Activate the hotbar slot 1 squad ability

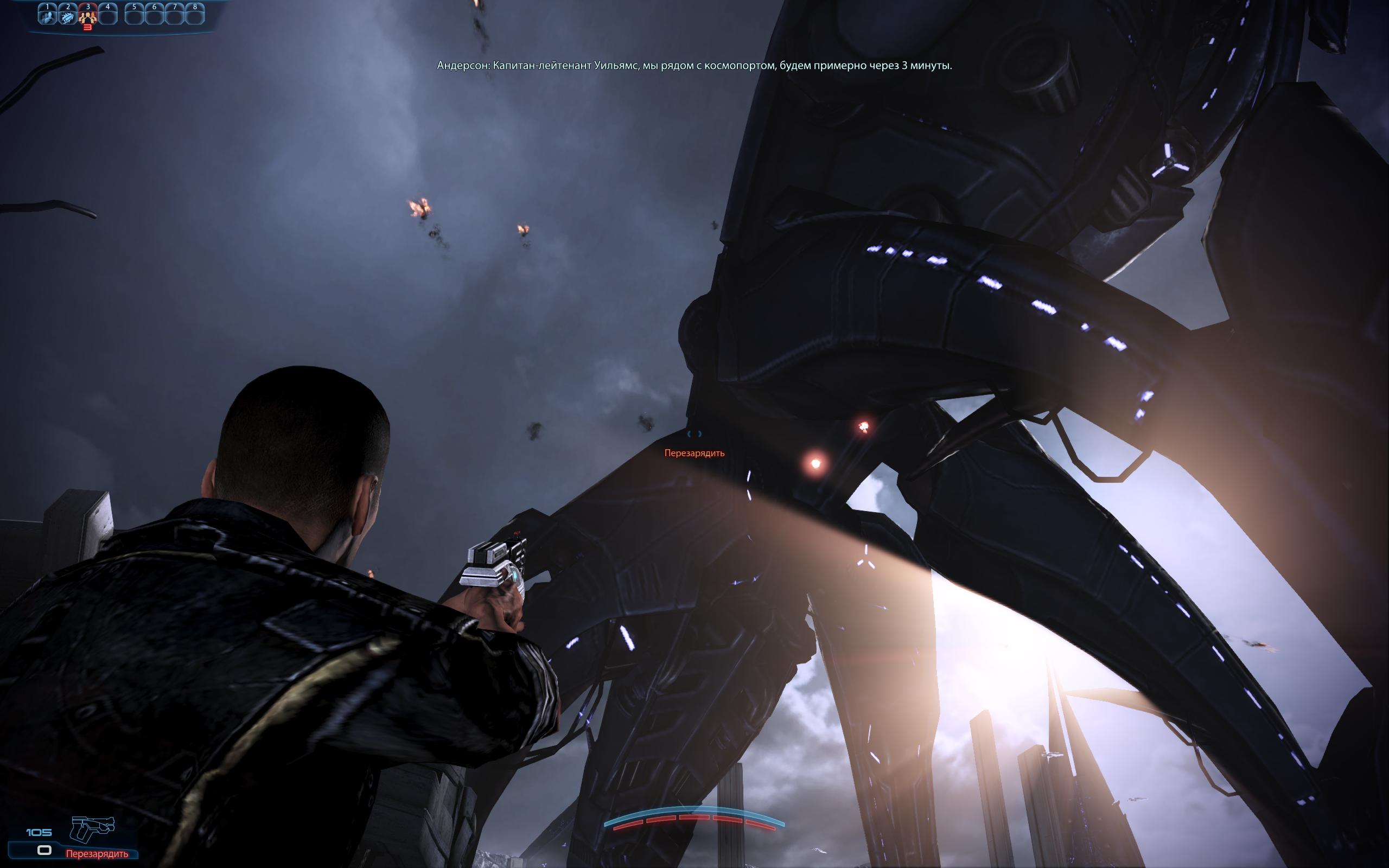point(47,16)
